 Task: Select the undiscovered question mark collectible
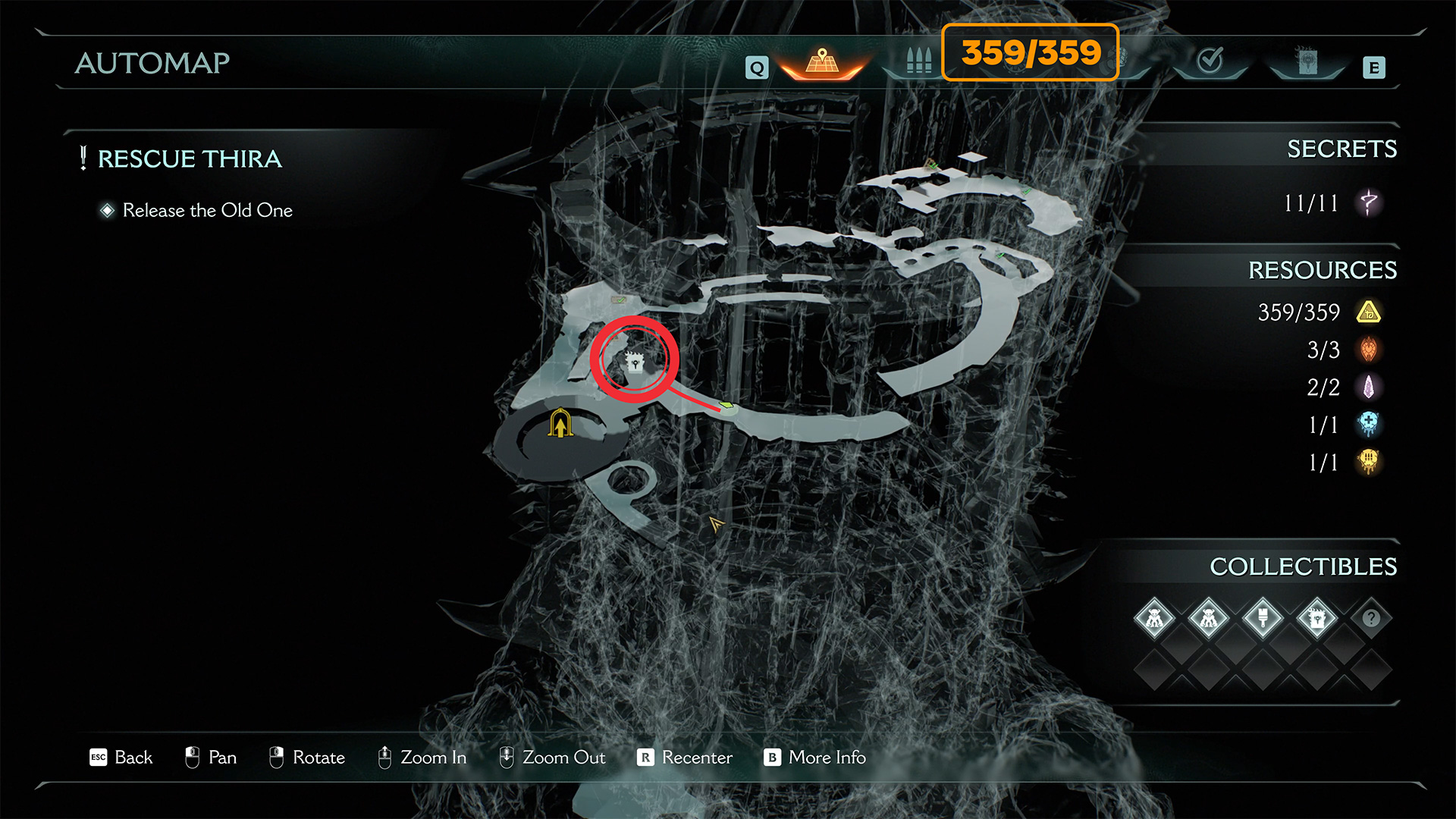(1371, 618)
